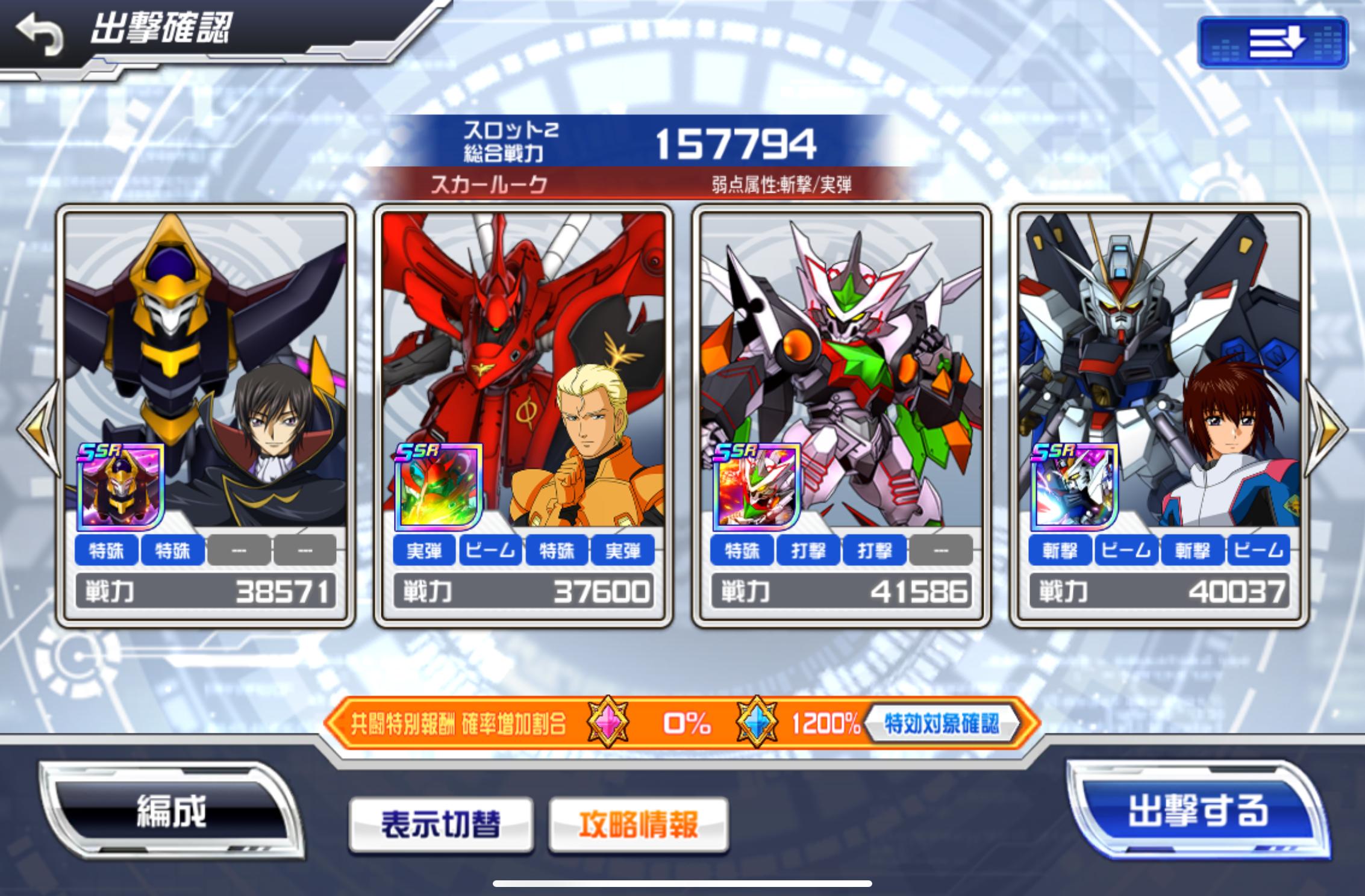Go back with the return arrow
Screen dimensions: 1365x896
pos(40,34)
